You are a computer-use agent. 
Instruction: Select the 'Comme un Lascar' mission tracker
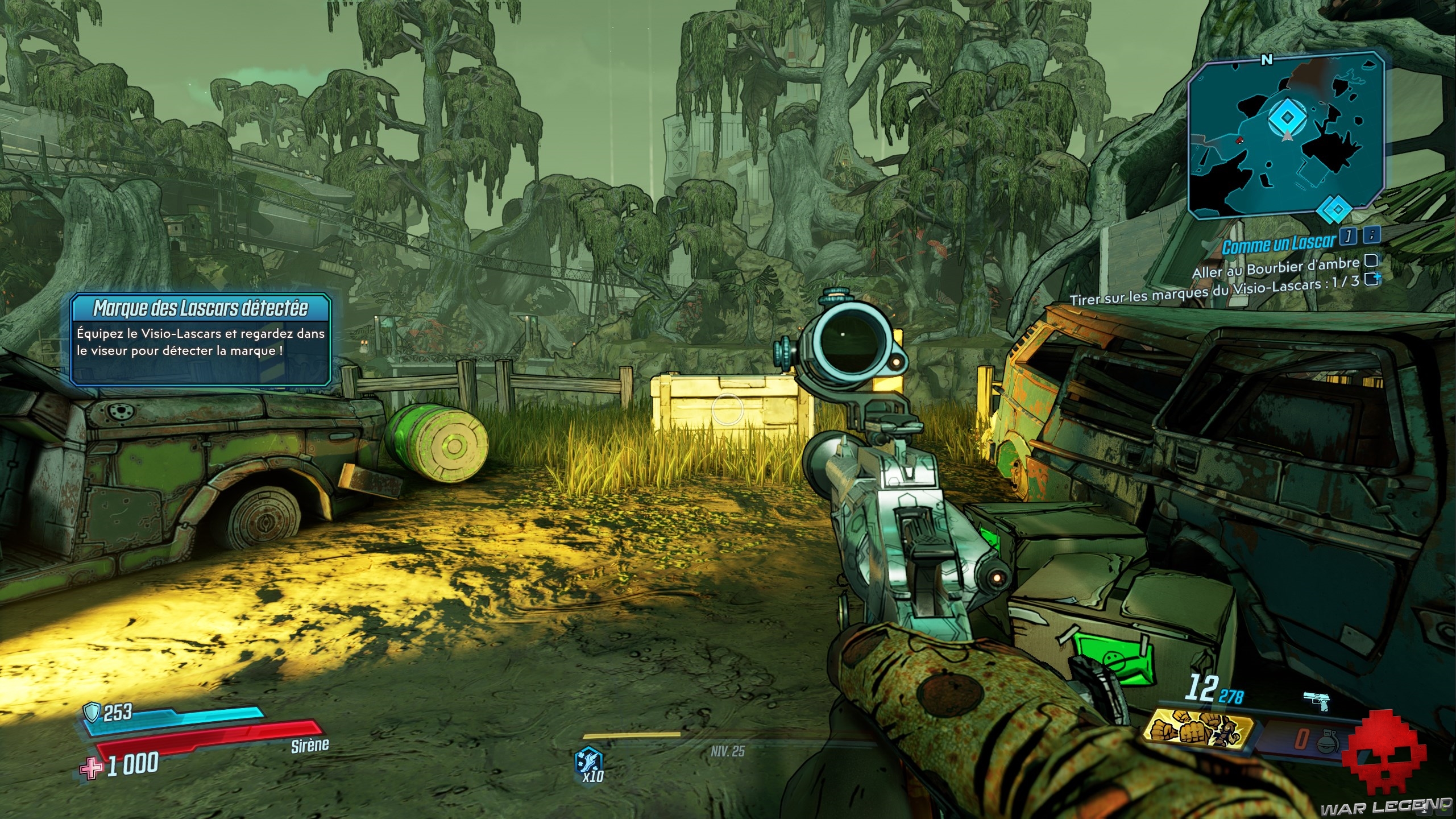coord(1278,244)
